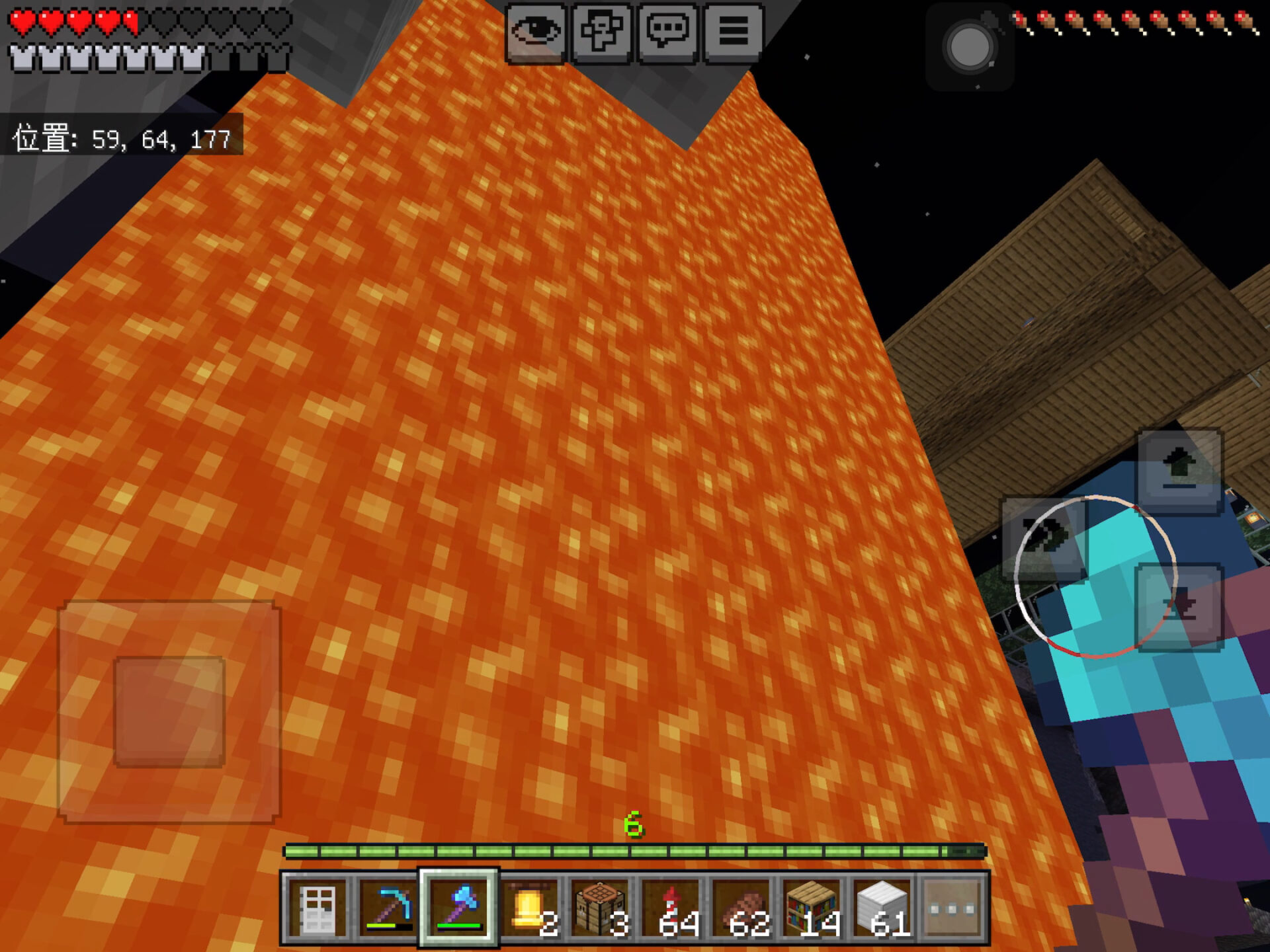
Task: Choose the golden bell hotbar slot
Action: click(x=530, y=908)
